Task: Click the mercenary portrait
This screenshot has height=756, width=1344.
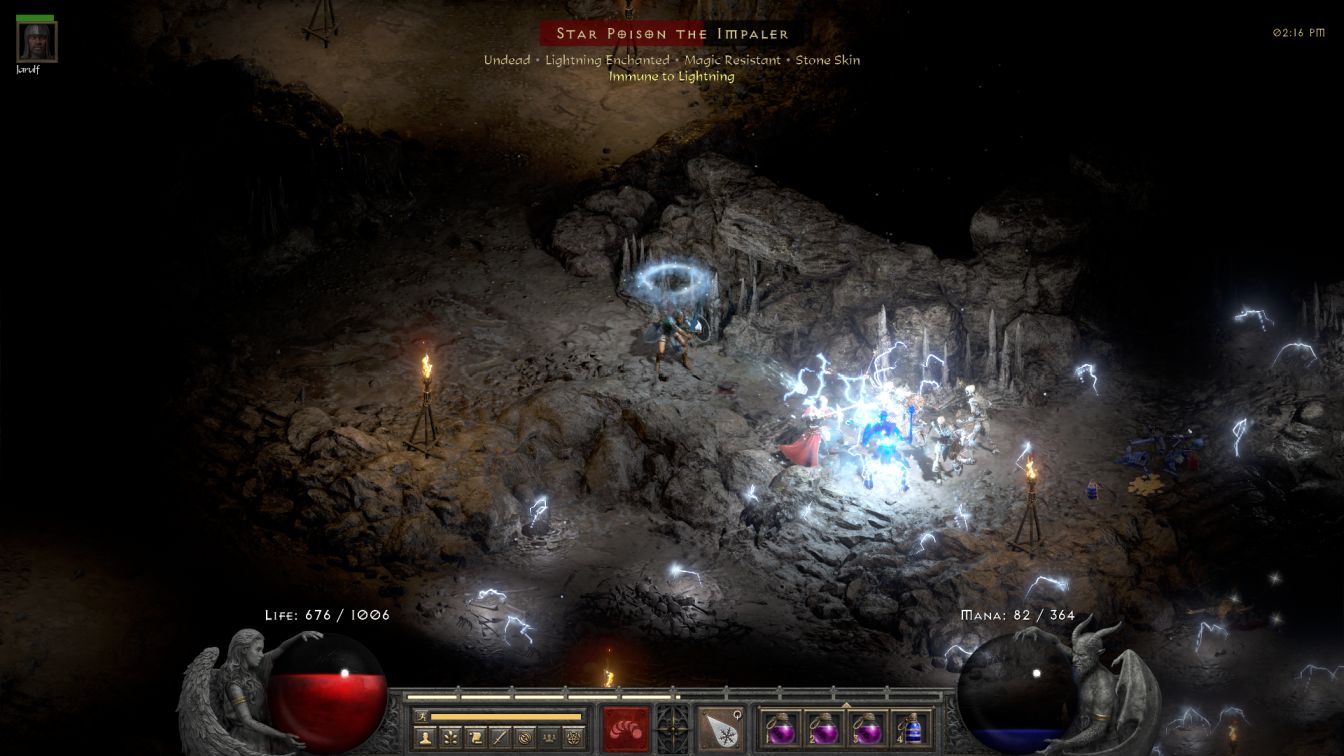Action: pos(37,41)
